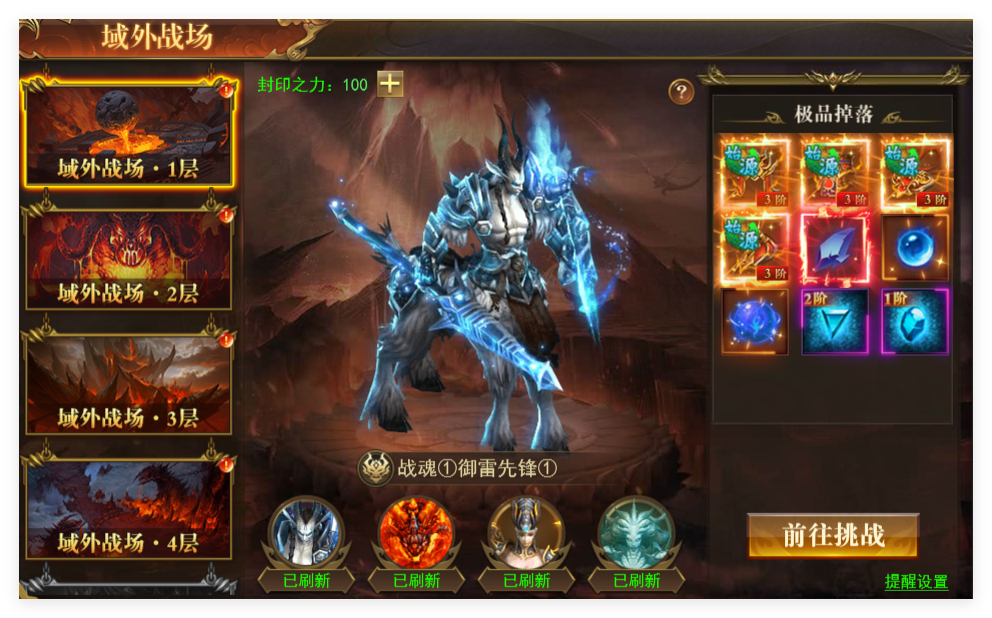The width and height of the screenshot is (992, 618).
Task: Add more 封印之力 with plus button
Action: click(x=390, y=85)
